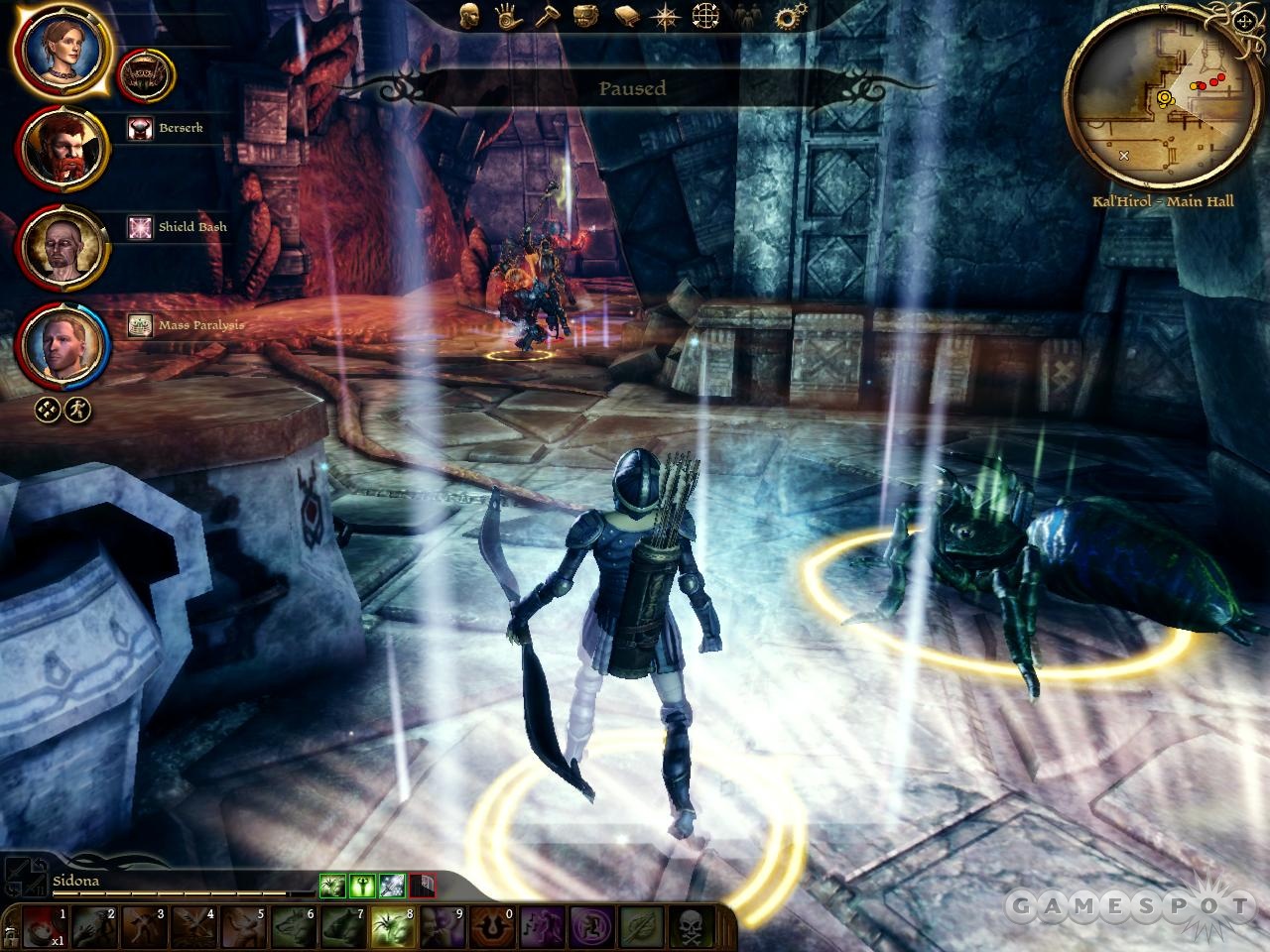Open the character record head icon
Image resolution: width=1270 pixels, height=952 pixels.
click(x=469, y=16)
